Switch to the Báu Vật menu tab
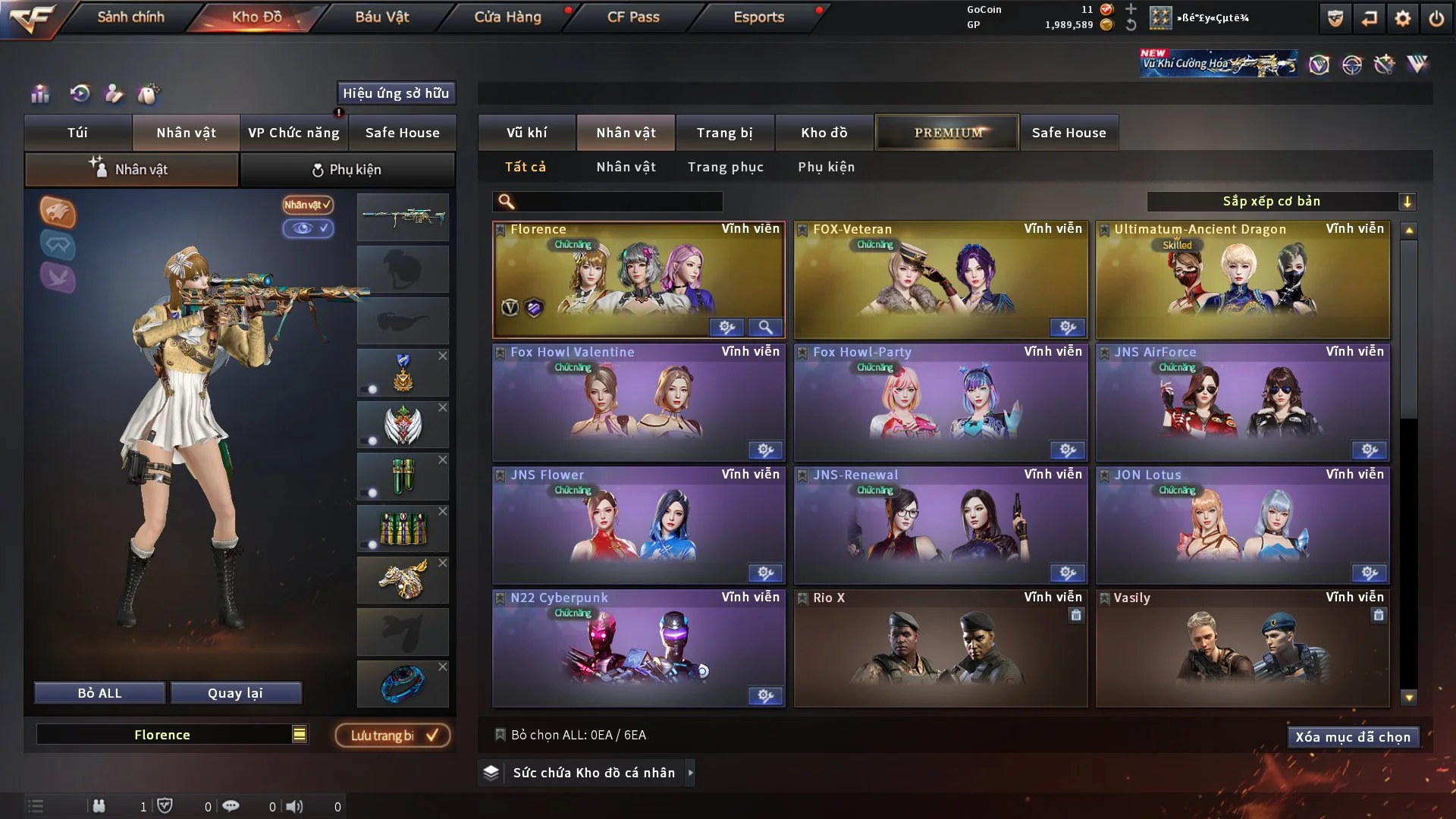Screen dimensions: 1456x819 click(x=380, y=17)
